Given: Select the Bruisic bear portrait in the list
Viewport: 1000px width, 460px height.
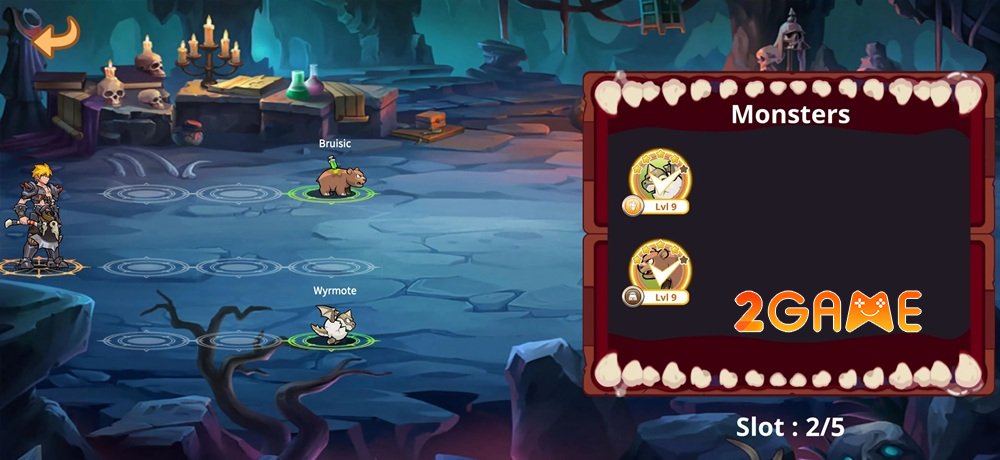Looking at the screenshot, I should 657,268.
